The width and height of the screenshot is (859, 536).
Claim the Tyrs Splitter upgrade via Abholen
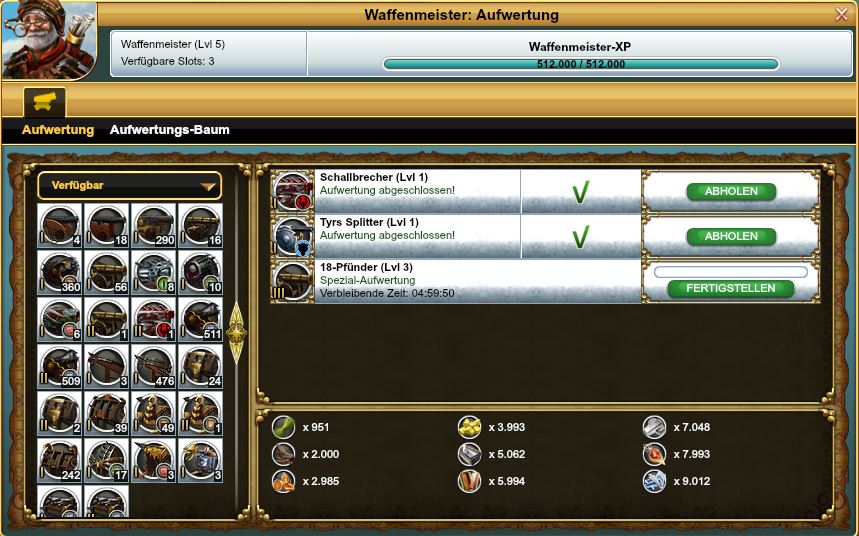click(x=731, y=237)
